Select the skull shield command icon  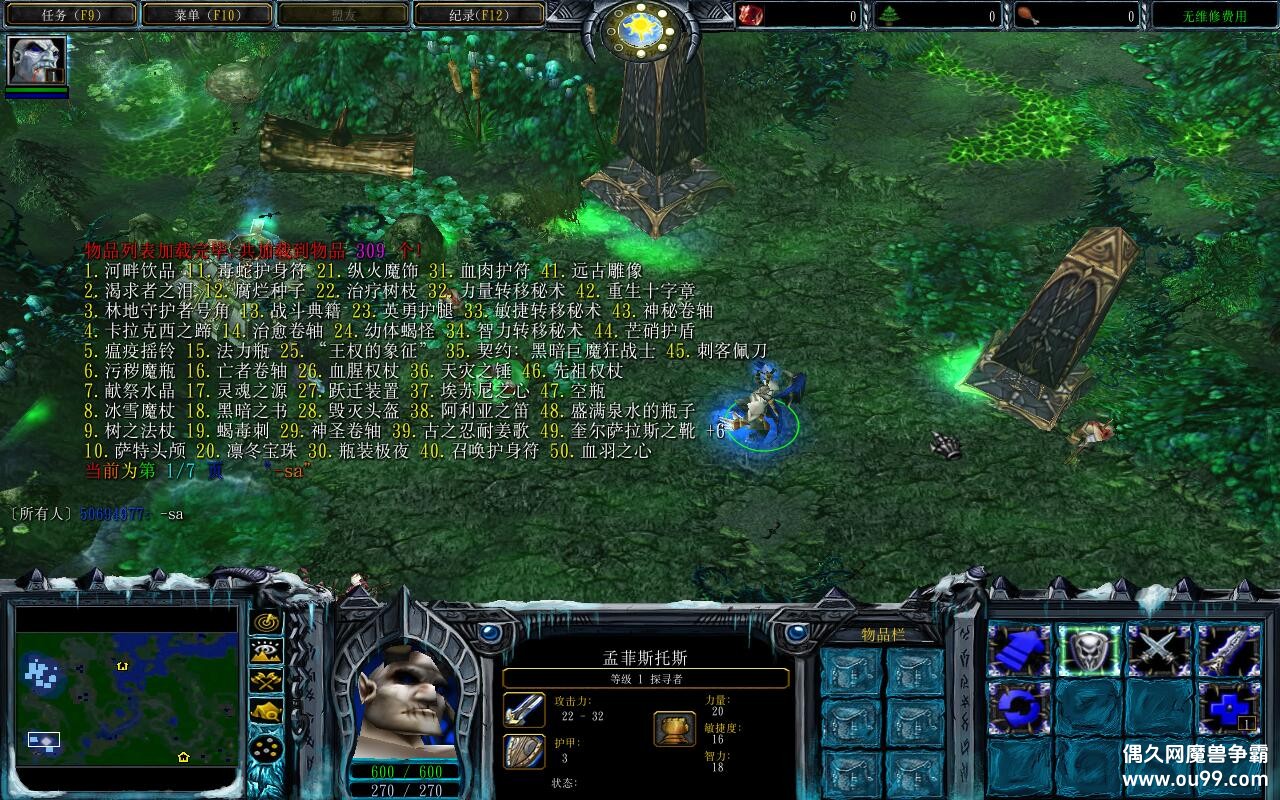point(1089,651)
